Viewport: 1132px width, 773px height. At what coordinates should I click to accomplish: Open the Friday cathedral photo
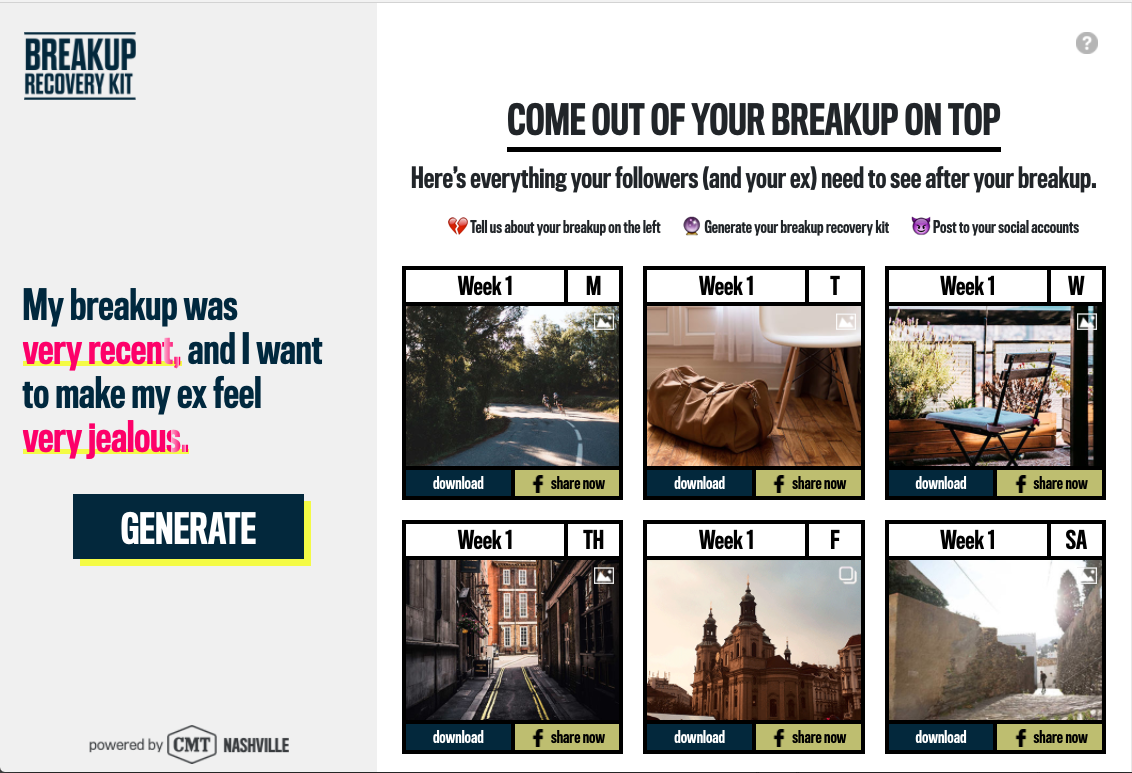753,640
